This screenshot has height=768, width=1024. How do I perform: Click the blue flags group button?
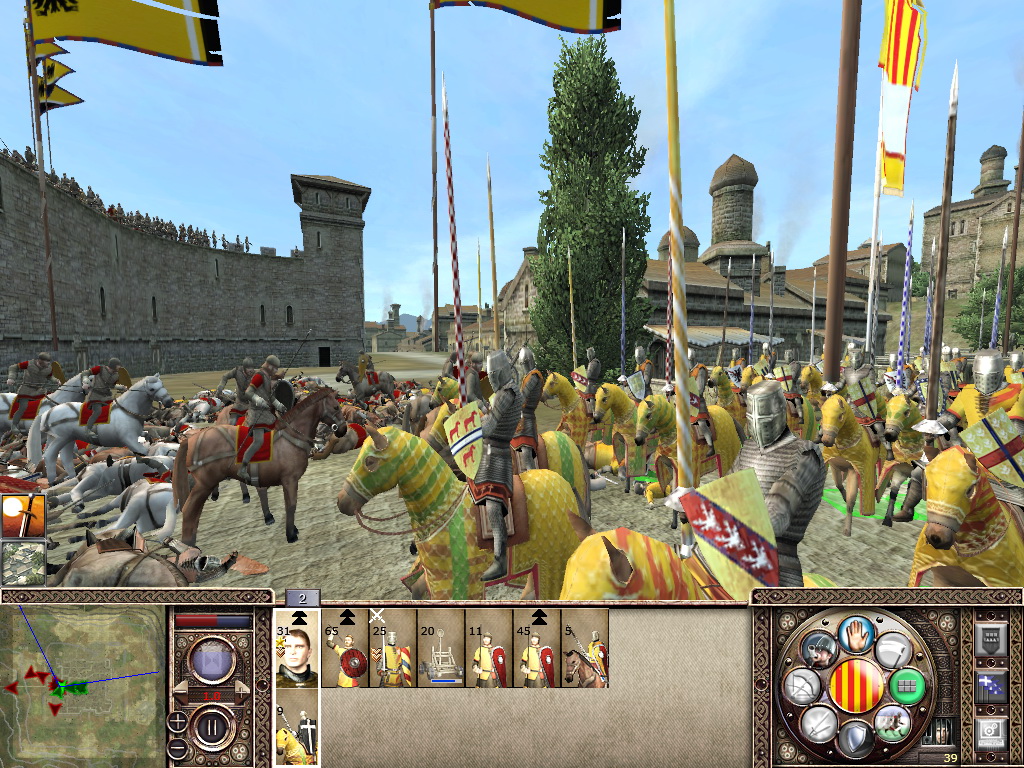[x=991, y=686]
